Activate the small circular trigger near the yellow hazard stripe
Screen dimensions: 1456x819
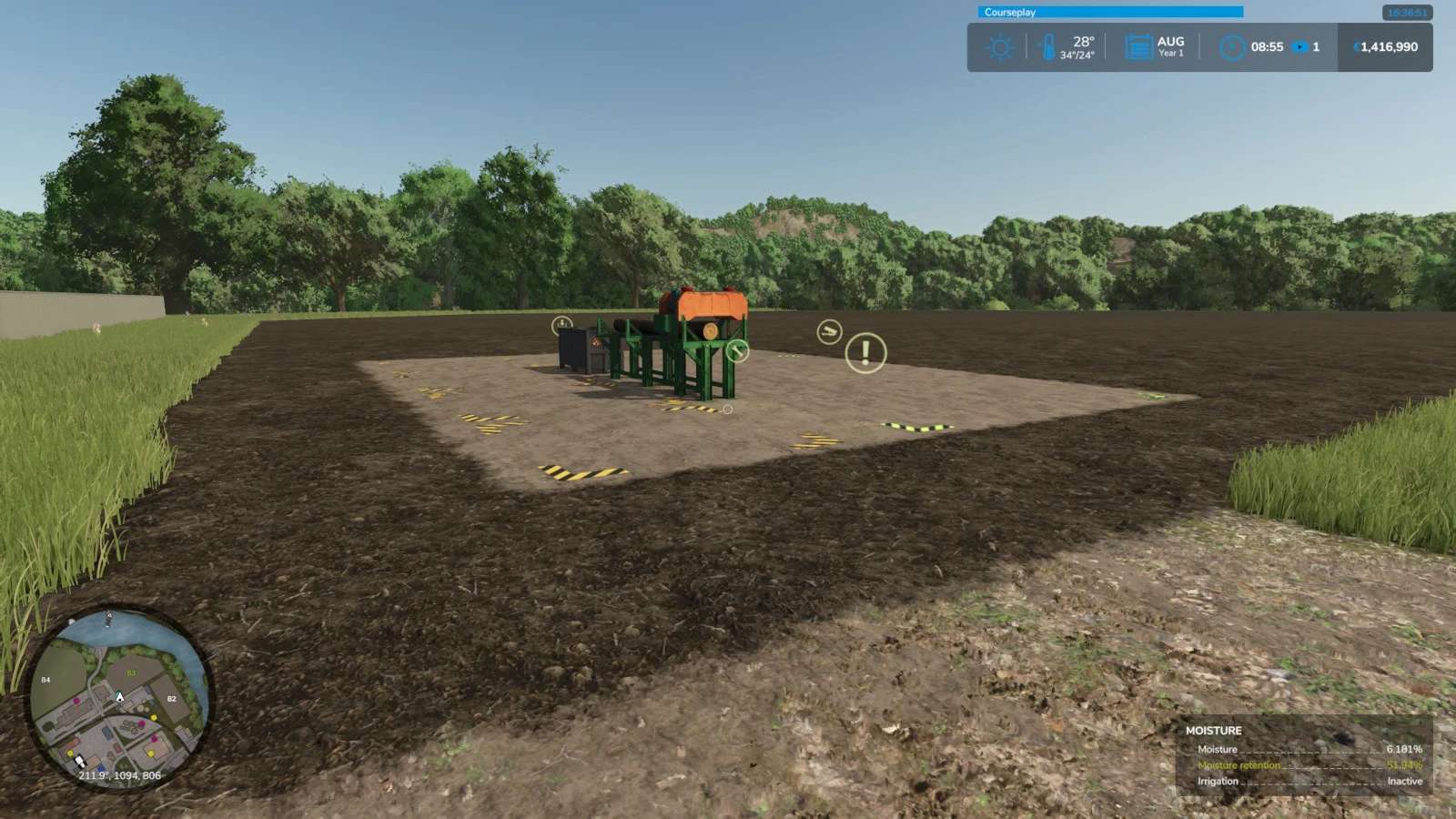pos(728,409)
